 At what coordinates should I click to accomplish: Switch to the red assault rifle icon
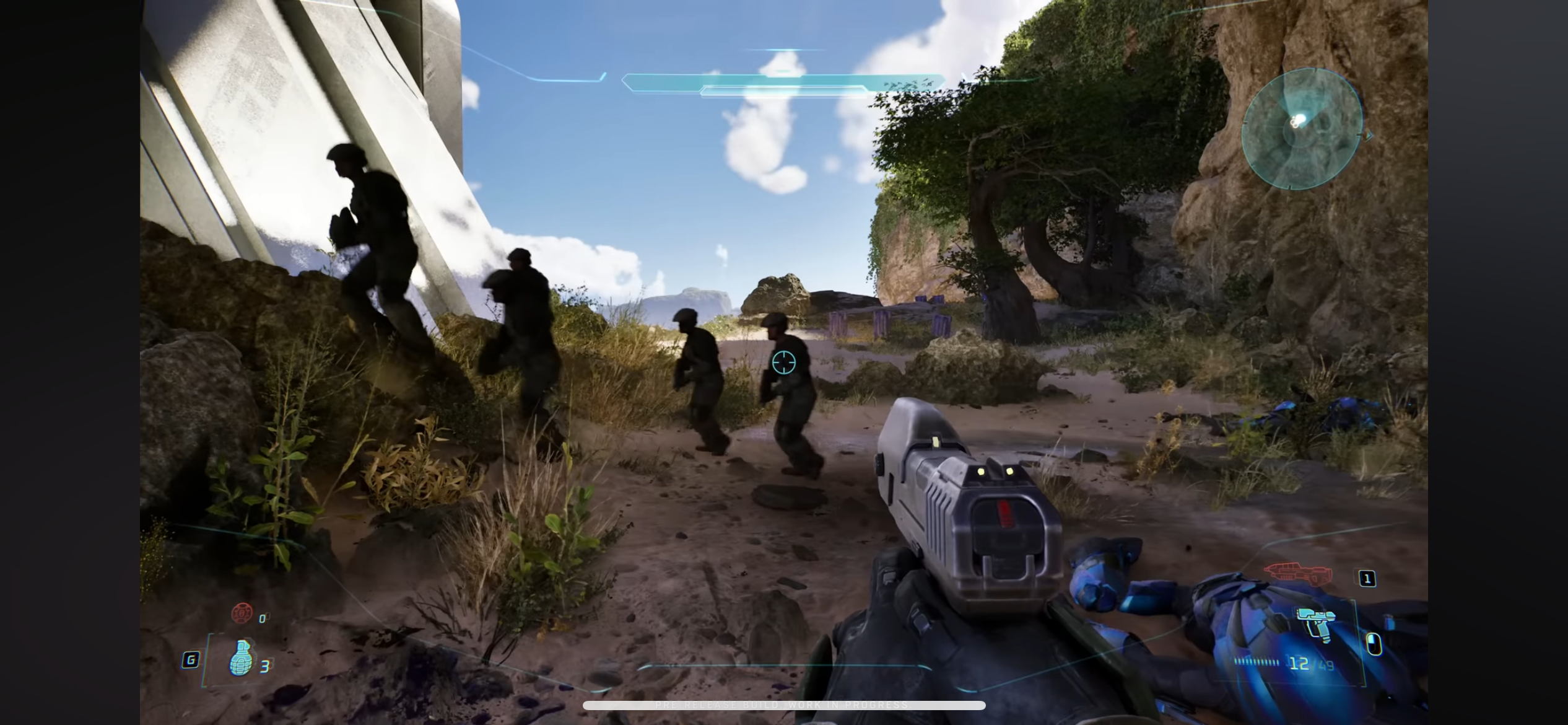[1298, 571]
